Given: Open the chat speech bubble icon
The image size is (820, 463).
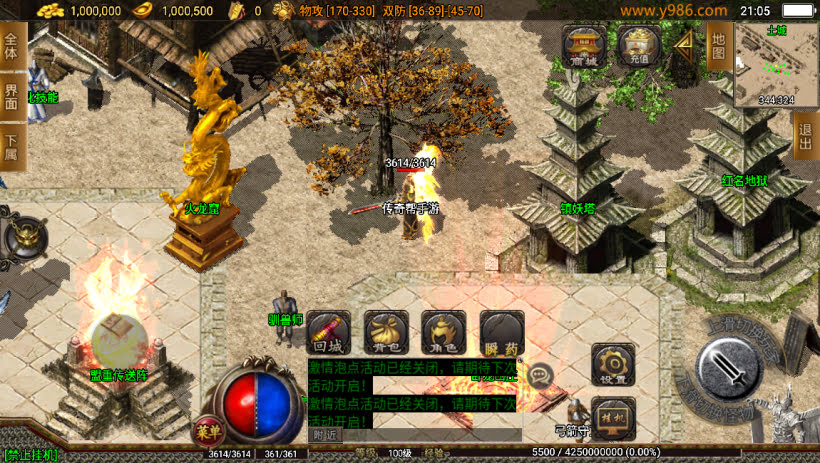Looking at the screenshot, I should click(x=541, y=376).
